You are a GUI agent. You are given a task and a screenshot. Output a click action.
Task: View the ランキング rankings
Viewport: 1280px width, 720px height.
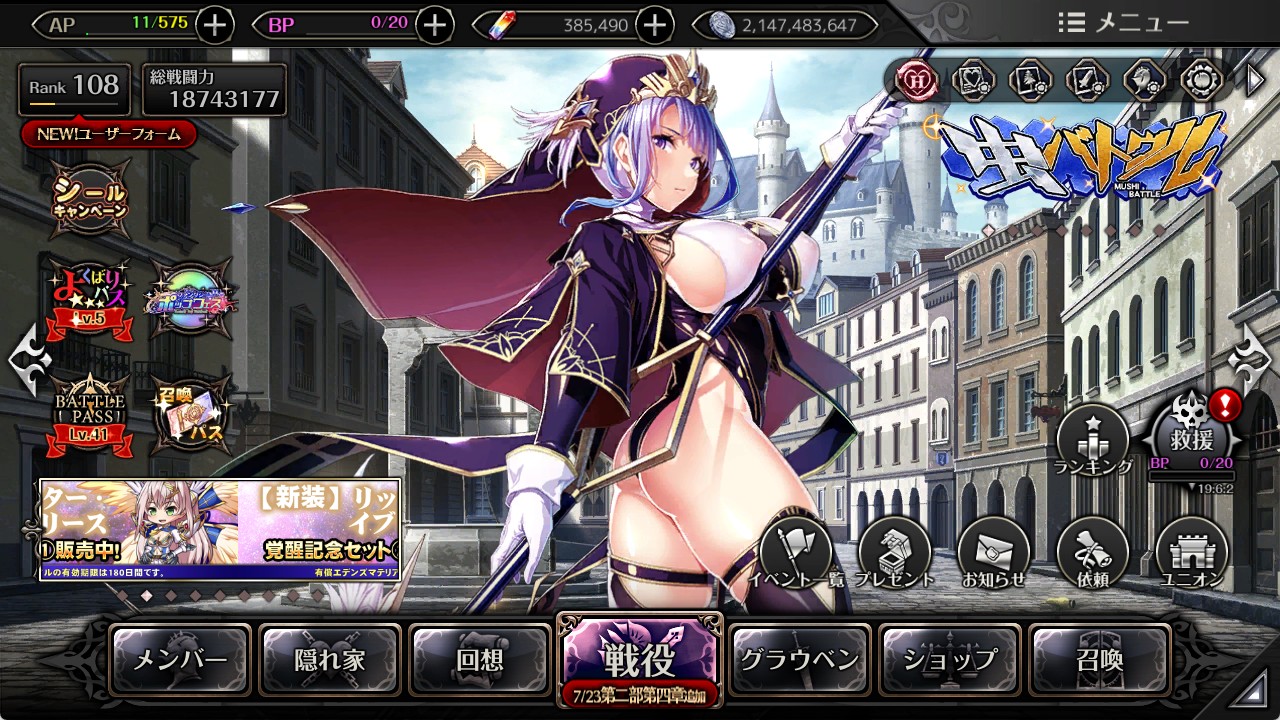(1093, 440)
